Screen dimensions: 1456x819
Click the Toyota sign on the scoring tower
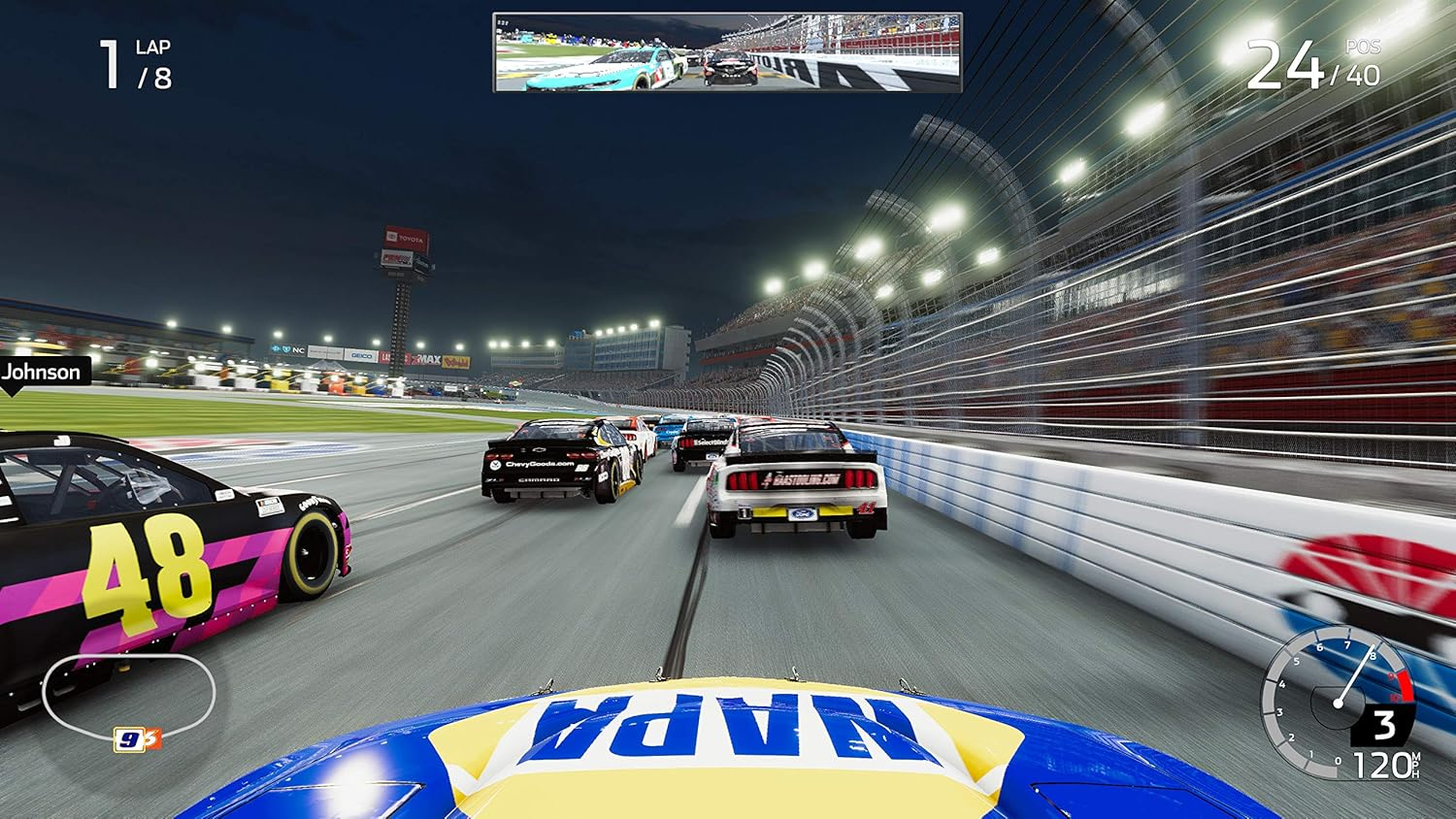pyautogui.click(x=406, y=236)
